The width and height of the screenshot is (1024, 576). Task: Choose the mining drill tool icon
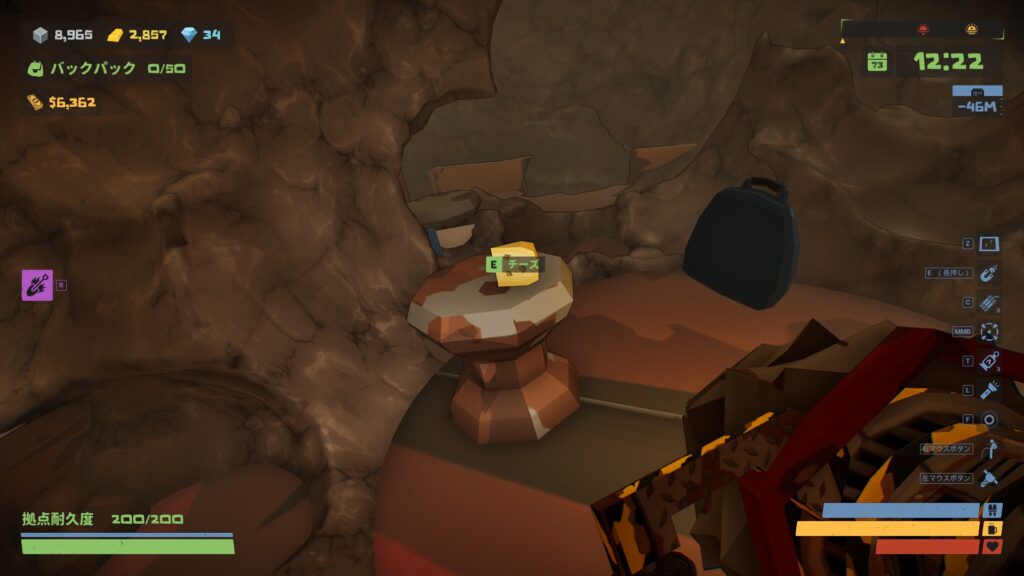tap(989, 478)
